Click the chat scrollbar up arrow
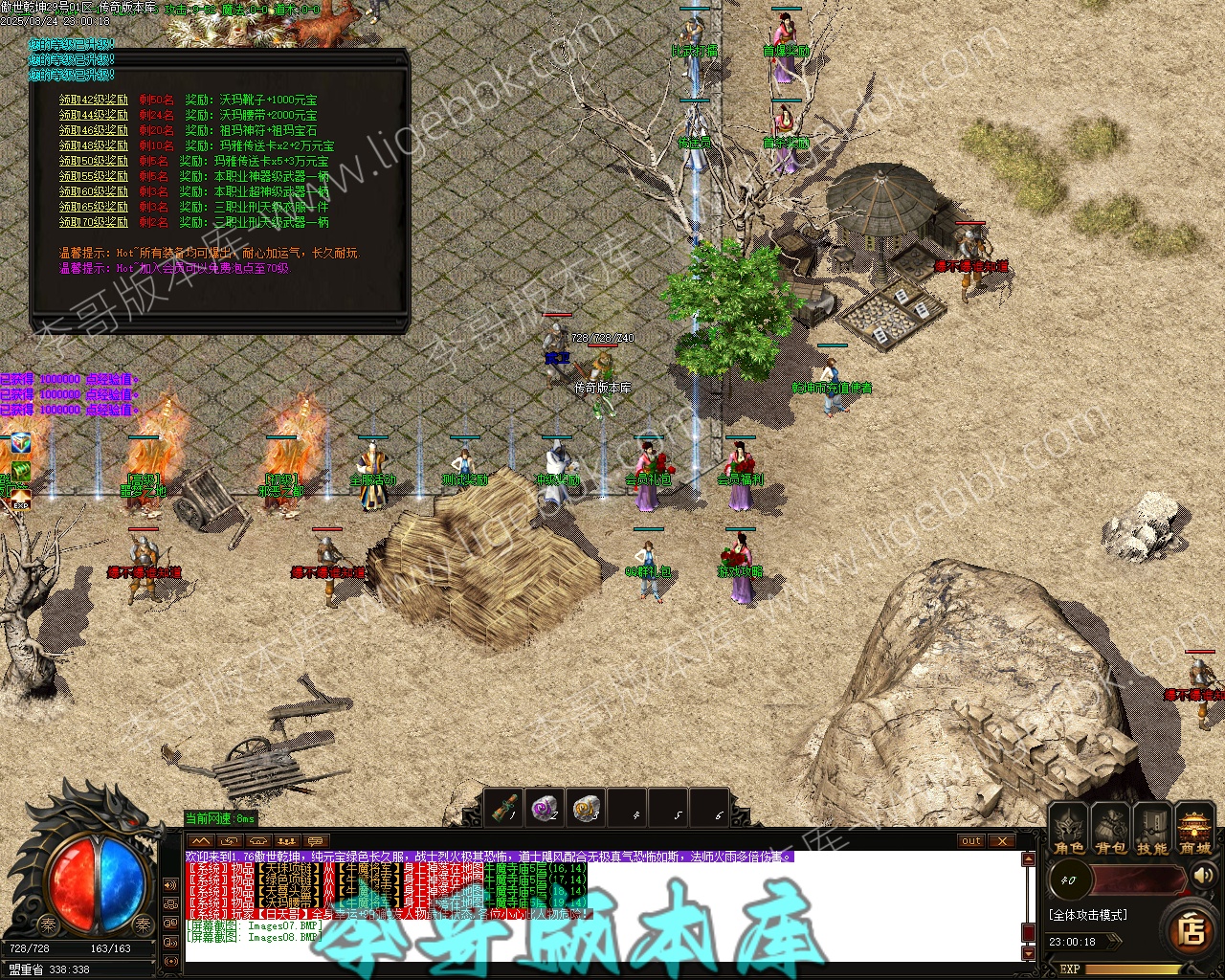 coord(1029,859)
